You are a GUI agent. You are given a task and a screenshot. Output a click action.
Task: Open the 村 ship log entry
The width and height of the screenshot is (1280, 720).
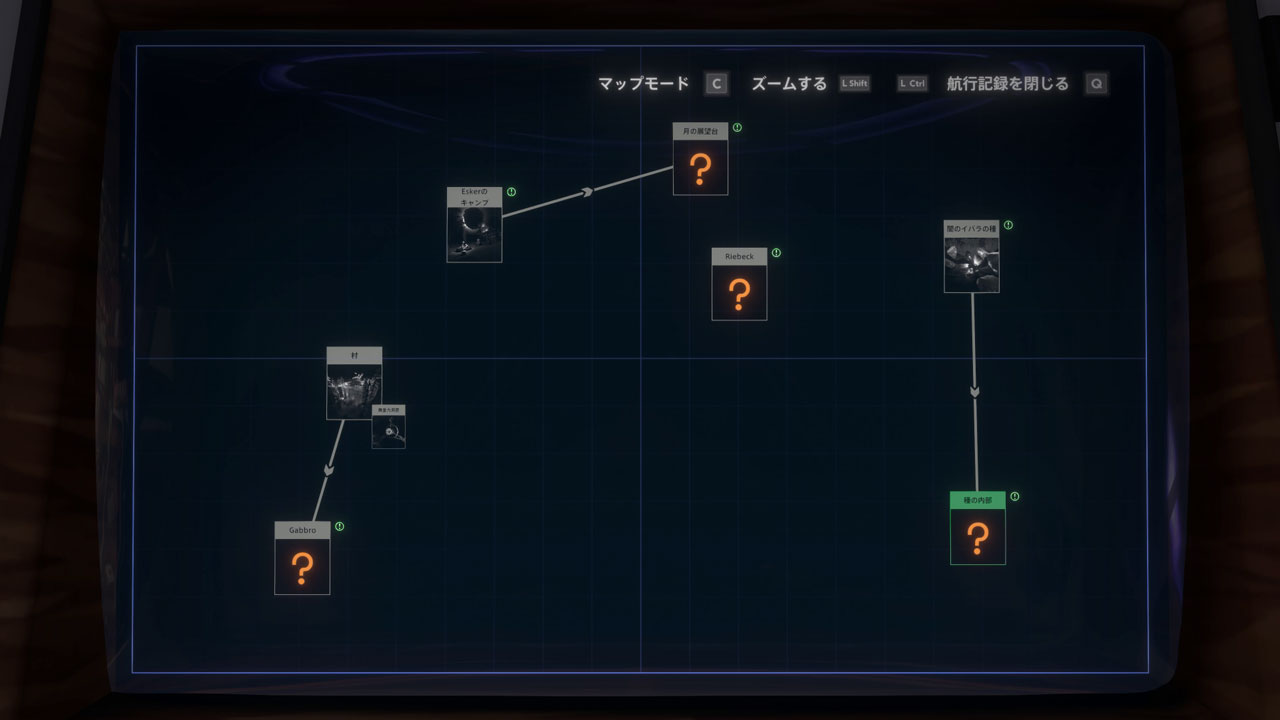tap(353, 385)
